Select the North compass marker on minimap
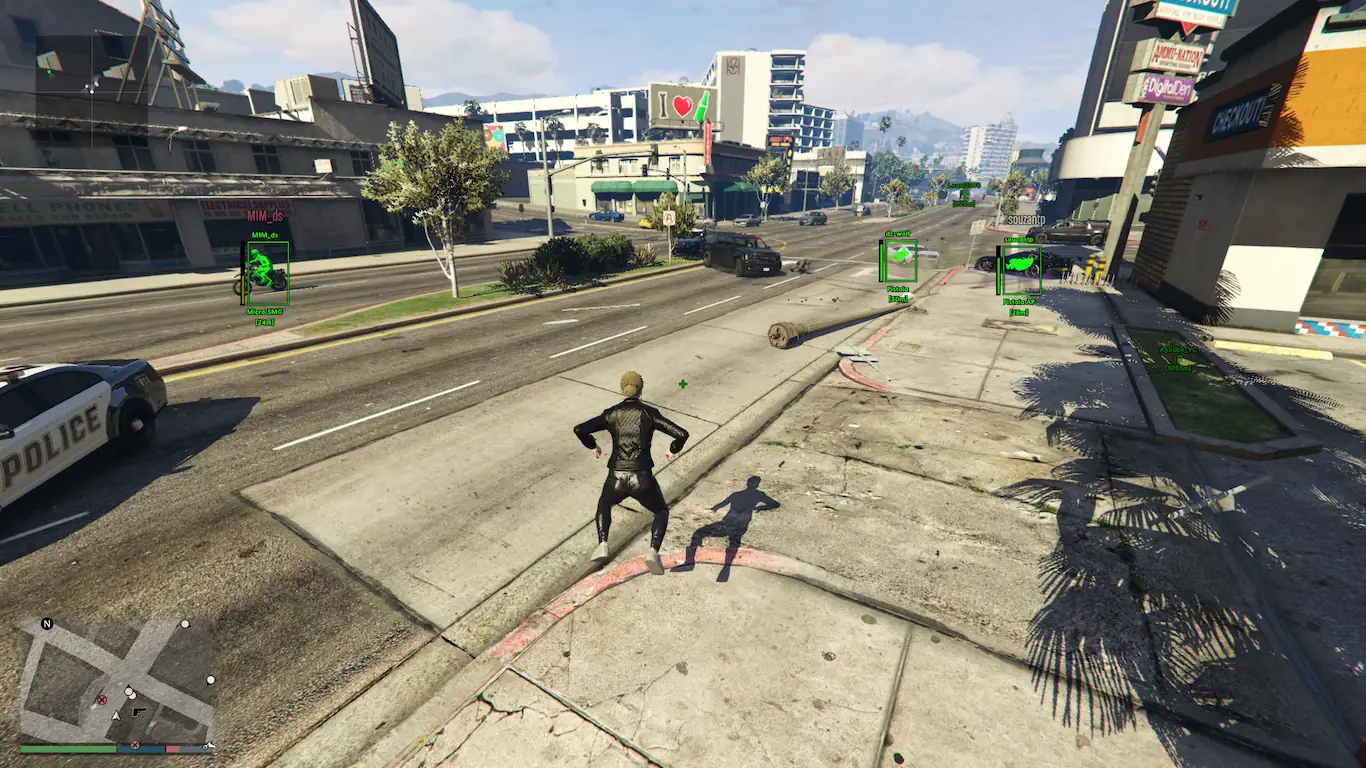This screenshot has width=1366, height=768. (47, 624)
